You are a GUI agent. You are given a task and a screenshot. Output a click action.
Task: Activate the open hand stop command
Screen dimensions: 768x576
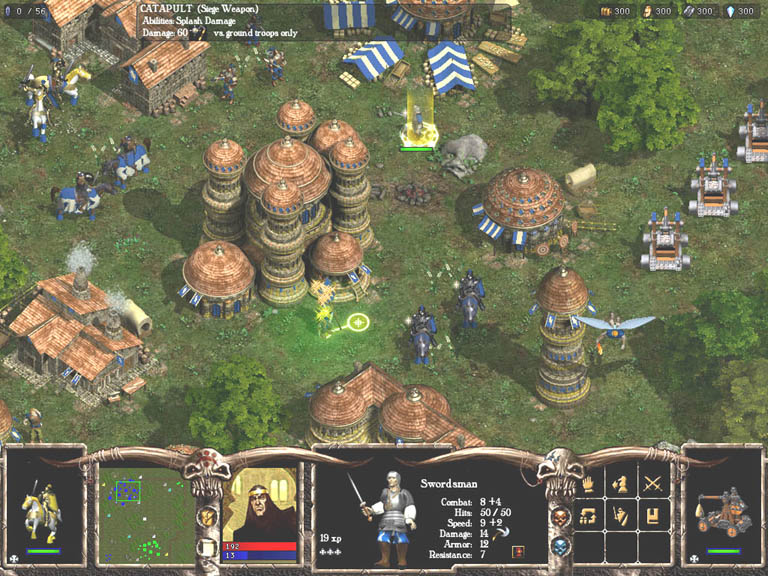589,486
